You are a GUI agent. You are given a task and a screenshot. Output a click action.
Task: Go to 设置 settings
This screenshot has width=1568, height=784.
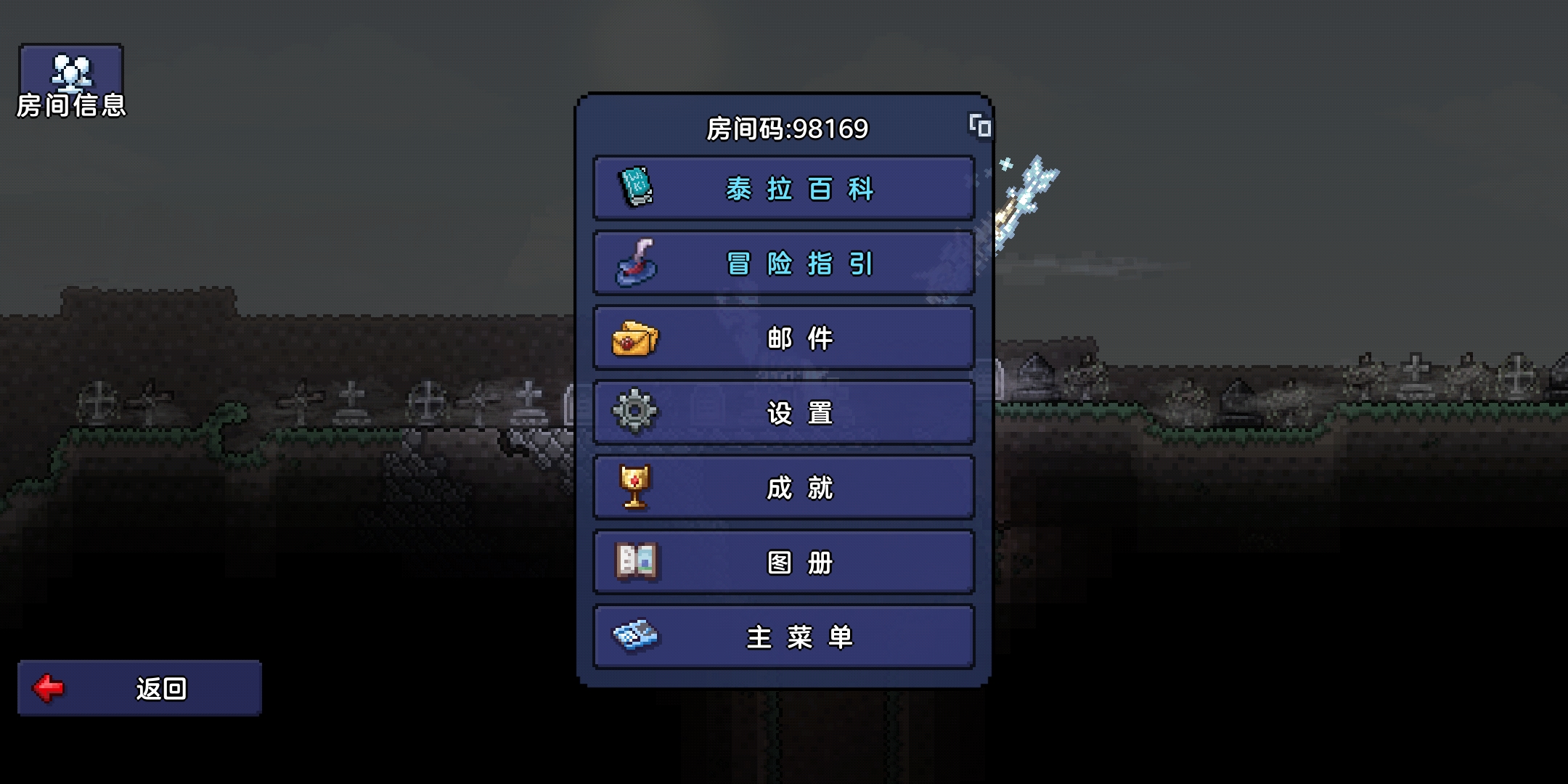tap(784, 413)
